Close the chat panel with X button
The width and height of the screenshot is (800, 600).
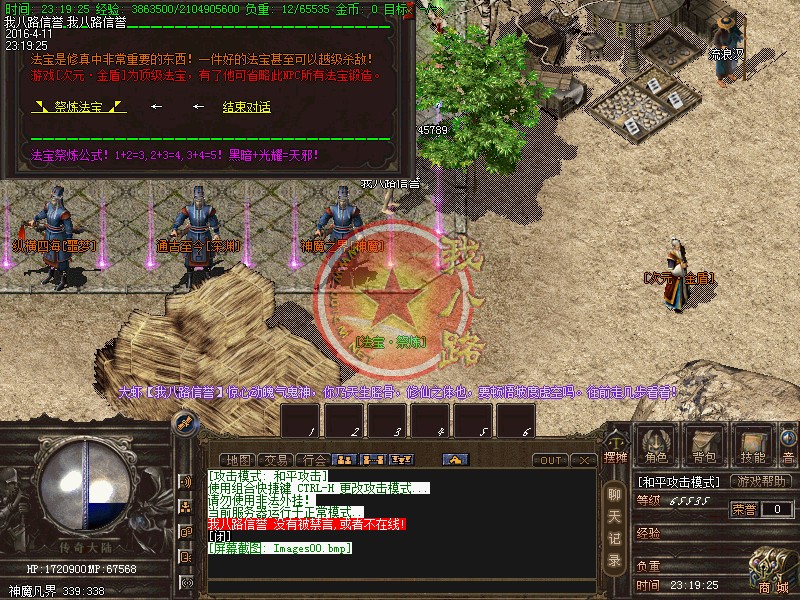tap(584, 460)
